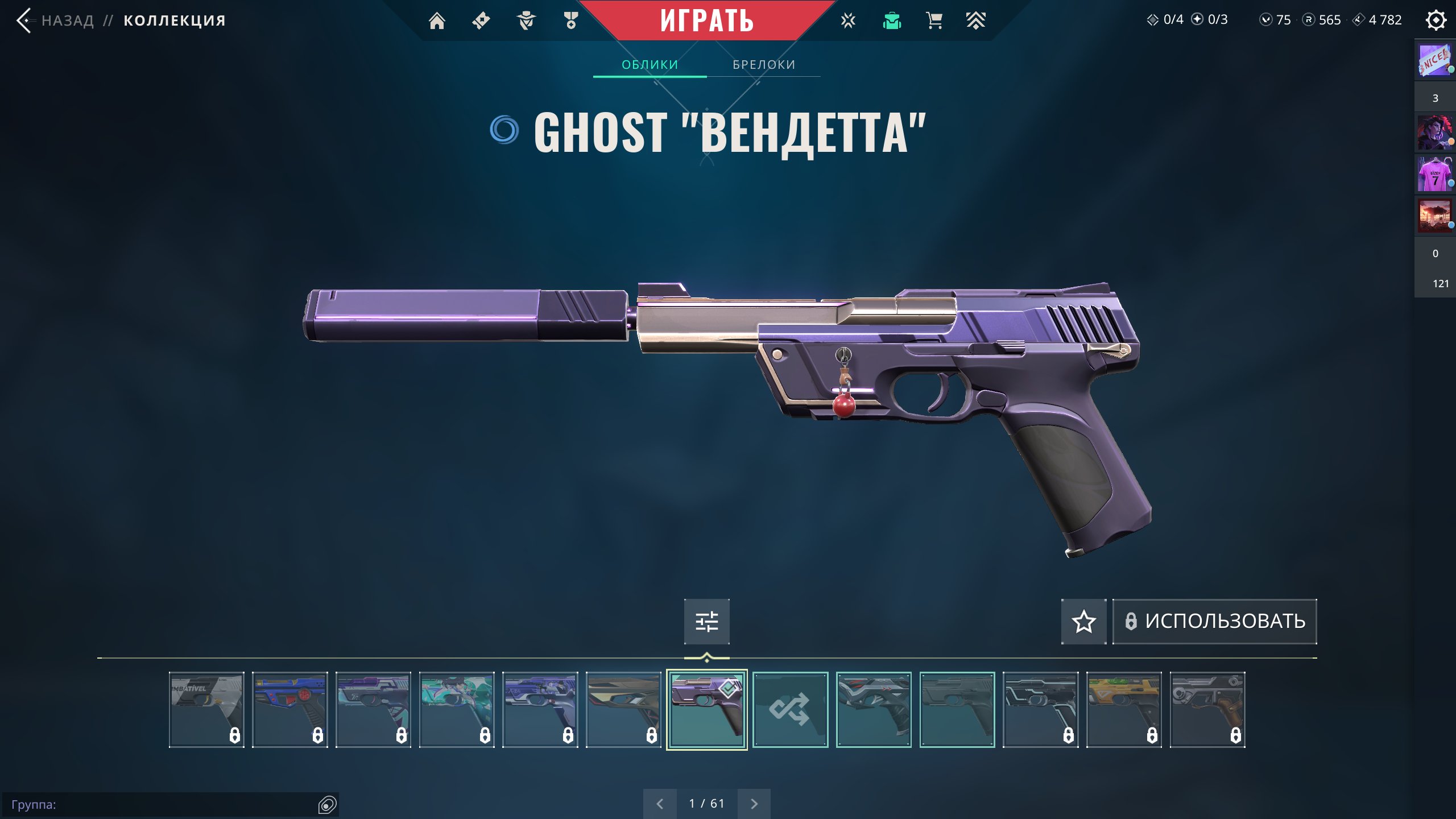The height and width of the screenshot is (819, 1456).
Task: Select the purple Vendetta Ghost thumbnail
Action: coord(706,709)
